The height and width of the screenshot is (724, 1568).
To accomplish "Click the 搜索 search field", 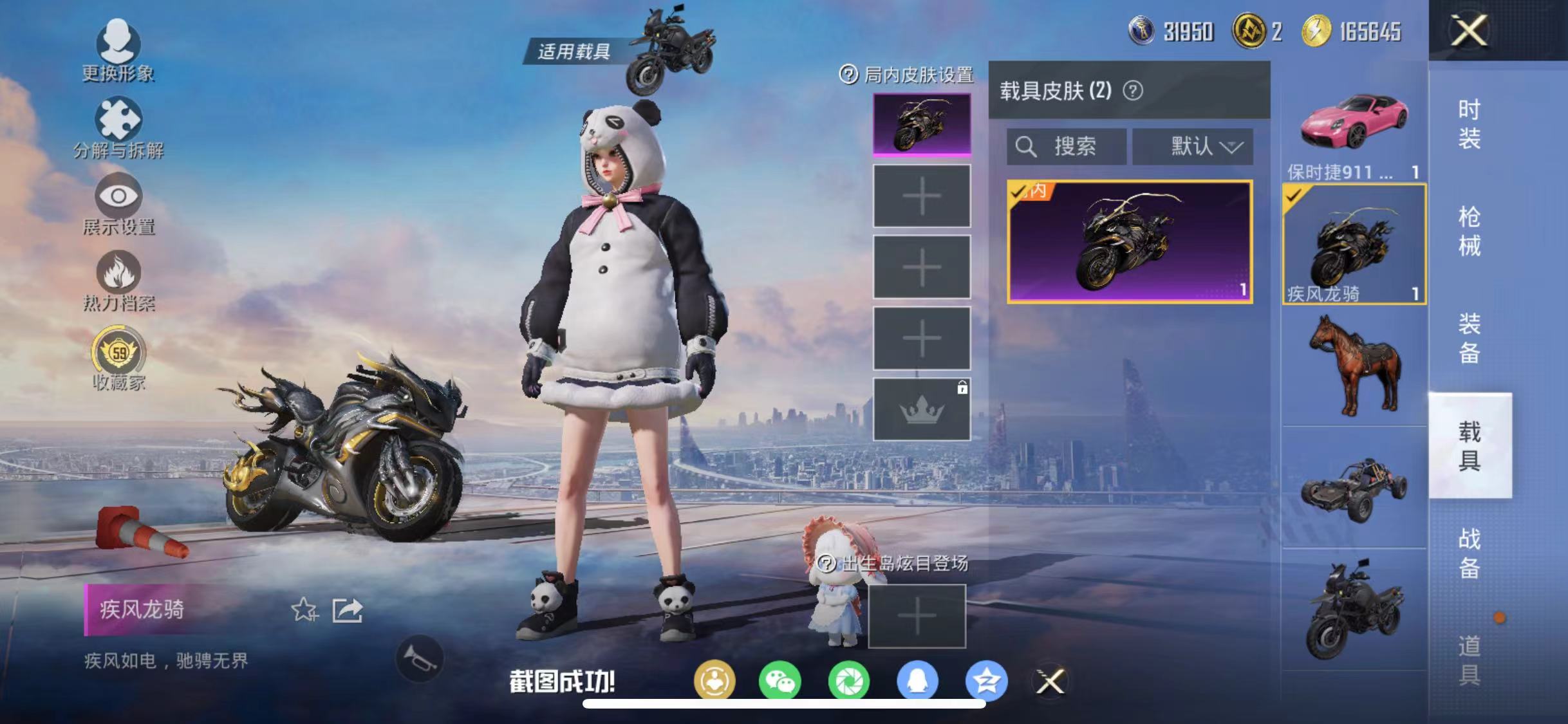I will (1065, 147).
